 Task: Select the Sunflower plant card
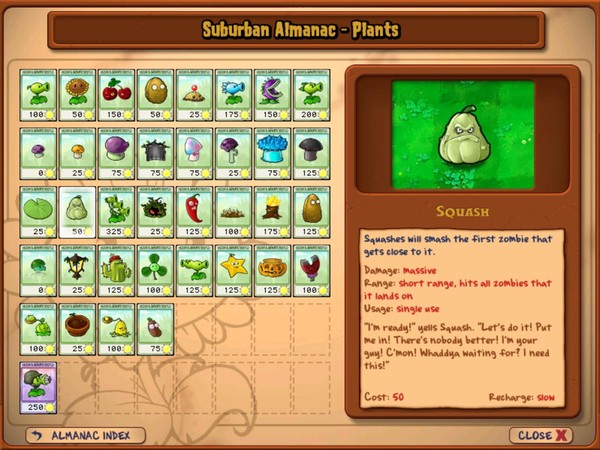pos(77,95)
